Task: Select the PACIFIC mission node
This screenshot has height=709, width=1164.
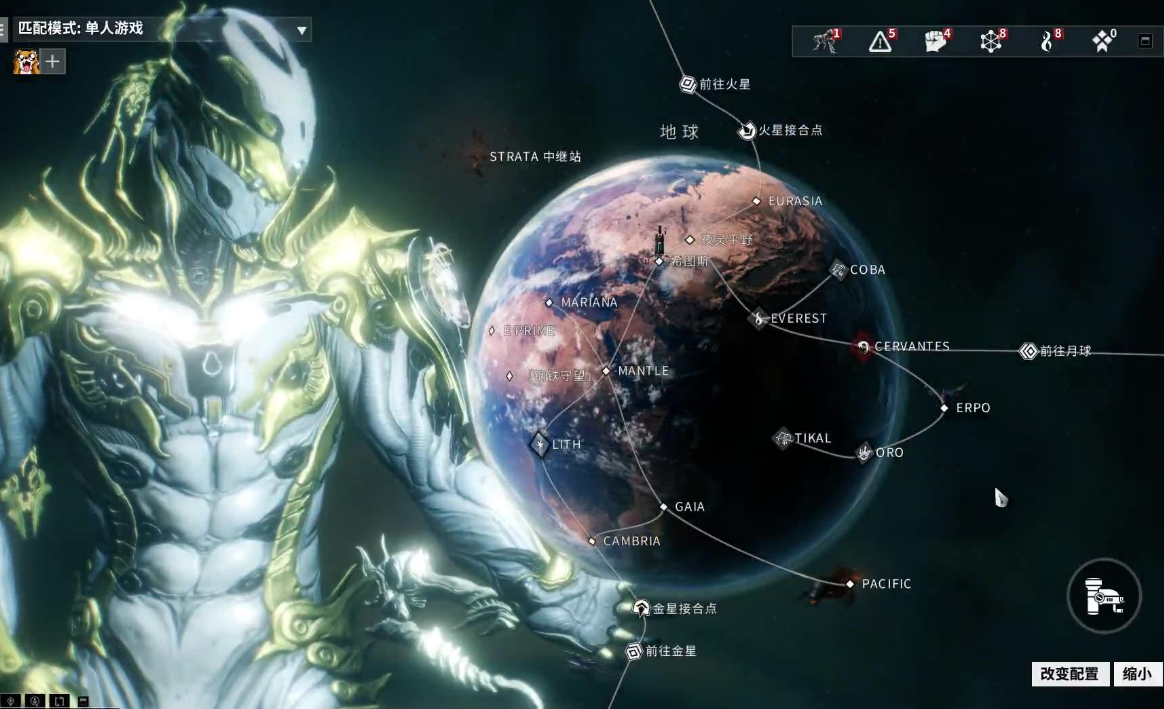Action: [x=850, y=584]
